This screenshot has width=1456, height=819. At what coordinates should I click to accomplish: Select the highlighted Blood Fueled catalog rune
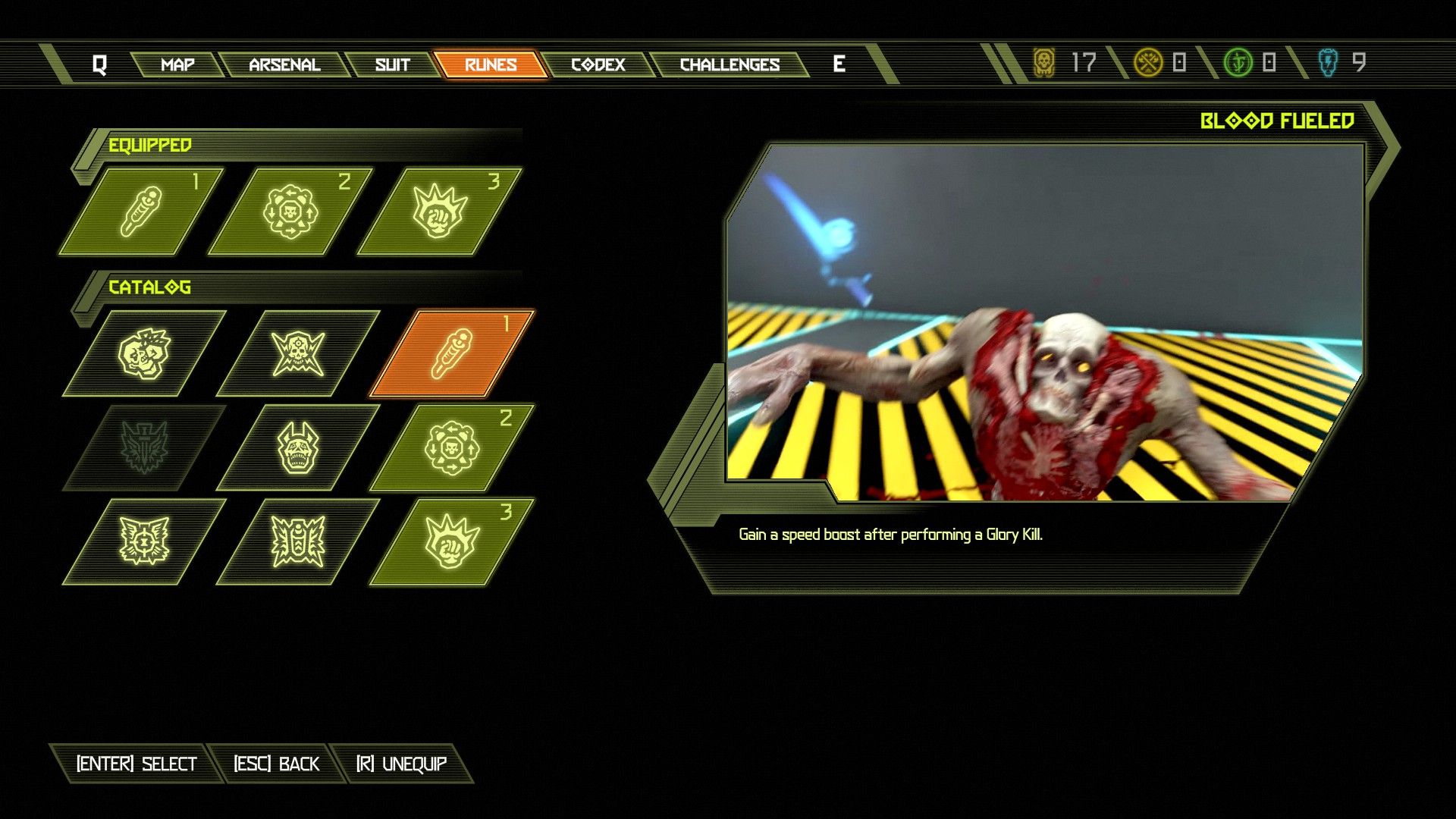pos(452,353)
